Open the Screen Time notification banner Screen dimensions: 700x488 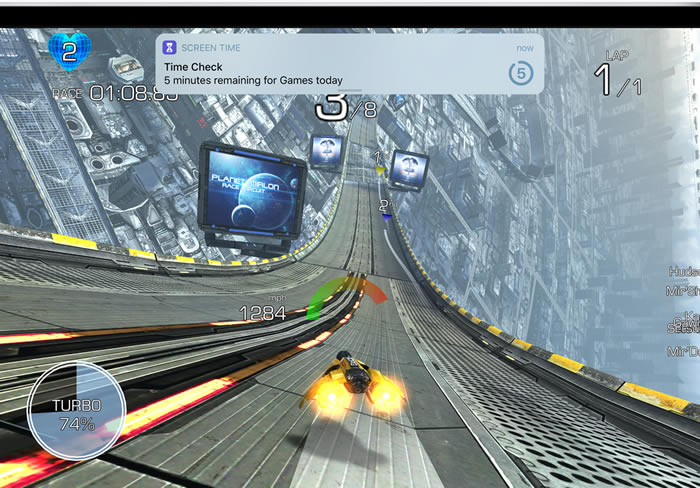point(349,64)
